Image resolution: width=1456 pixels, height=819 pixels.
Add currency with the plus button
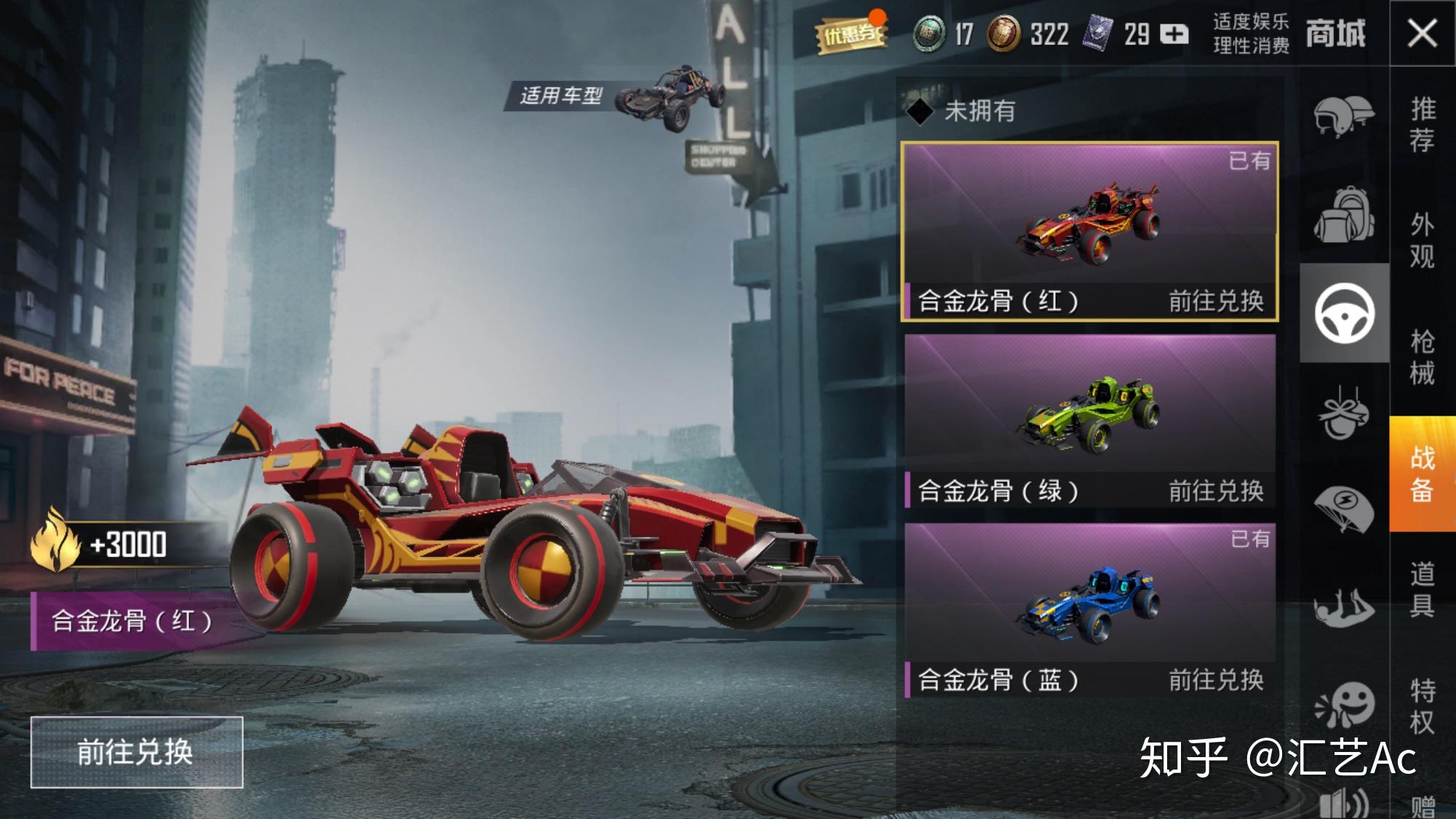[1173, 34]
